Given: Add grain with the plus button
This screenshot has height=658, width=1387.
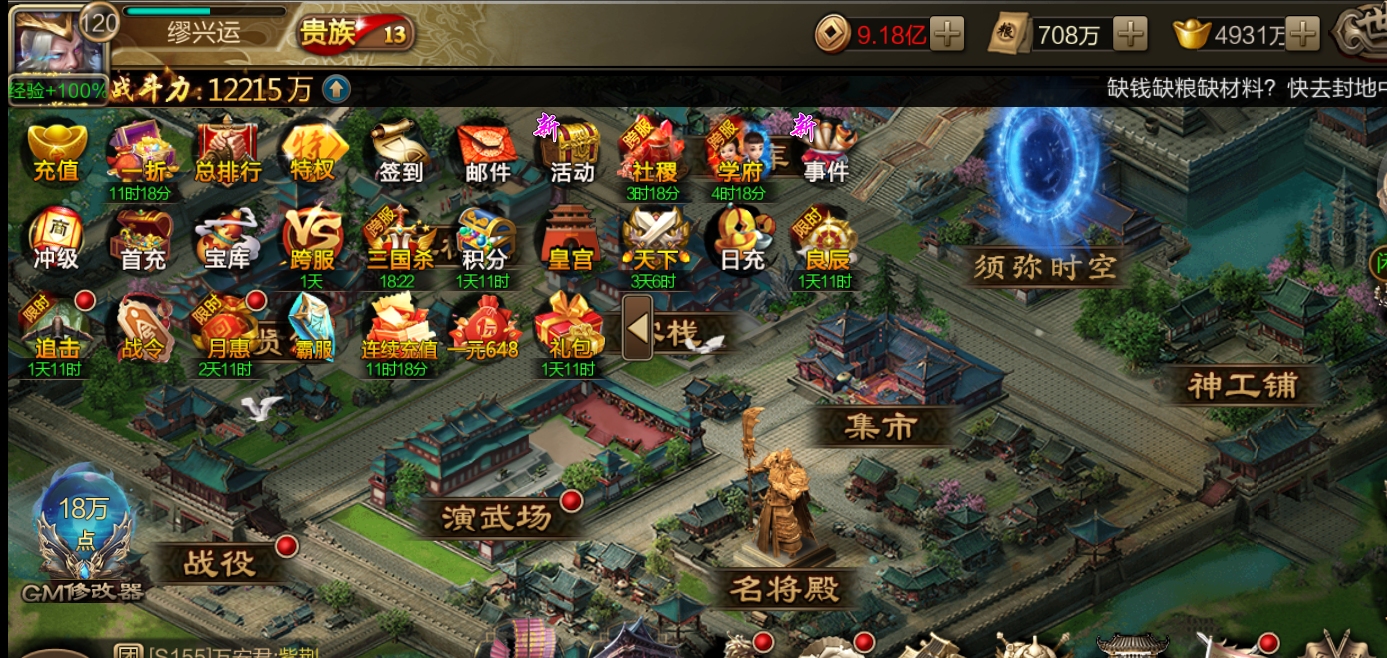Looking at the screenshot, I should 1131,35.
